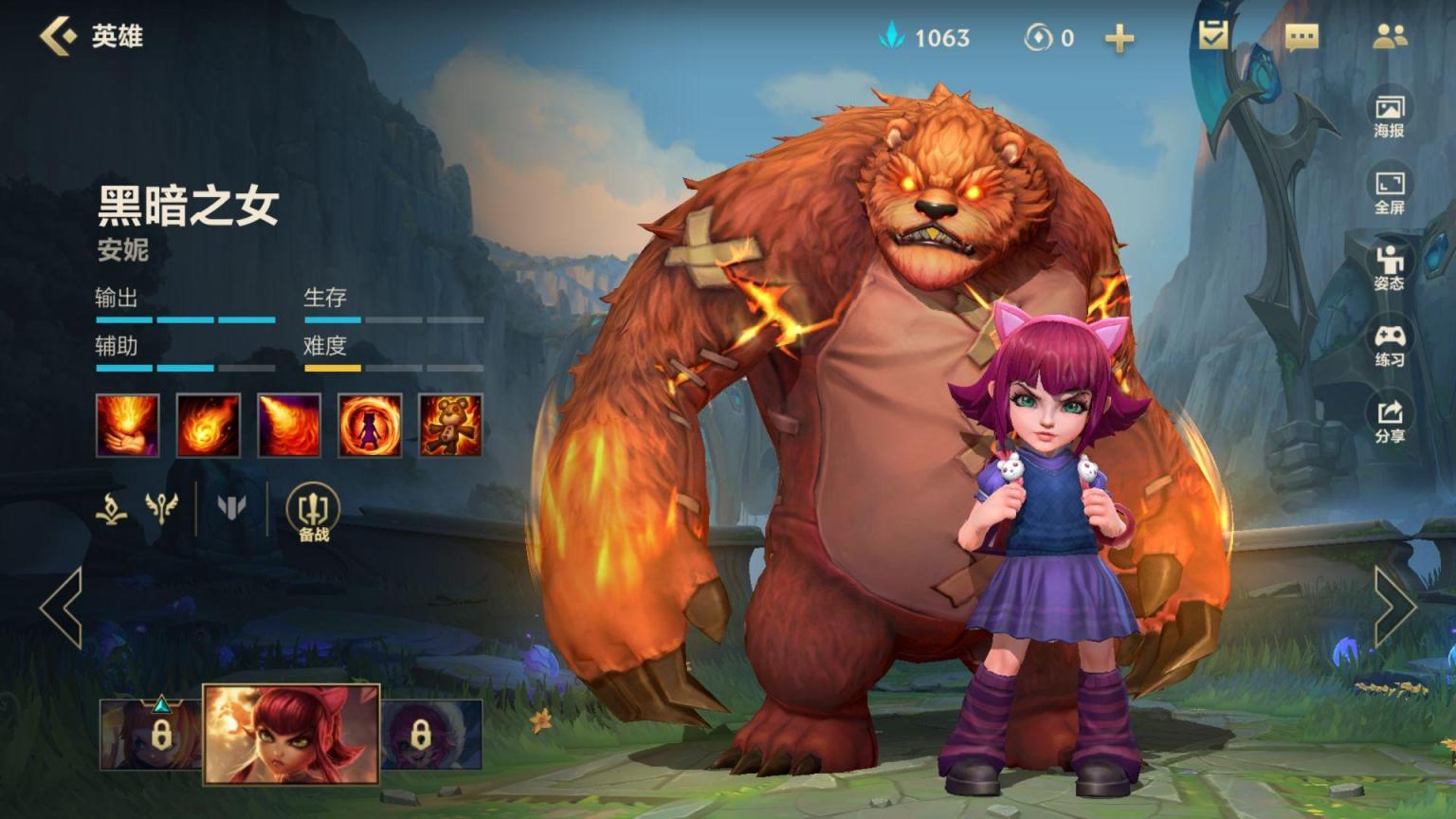Viewport: 1456px width, 819px height.
Task: Show the previous champion with left arrow
Action: click(62, 607)
